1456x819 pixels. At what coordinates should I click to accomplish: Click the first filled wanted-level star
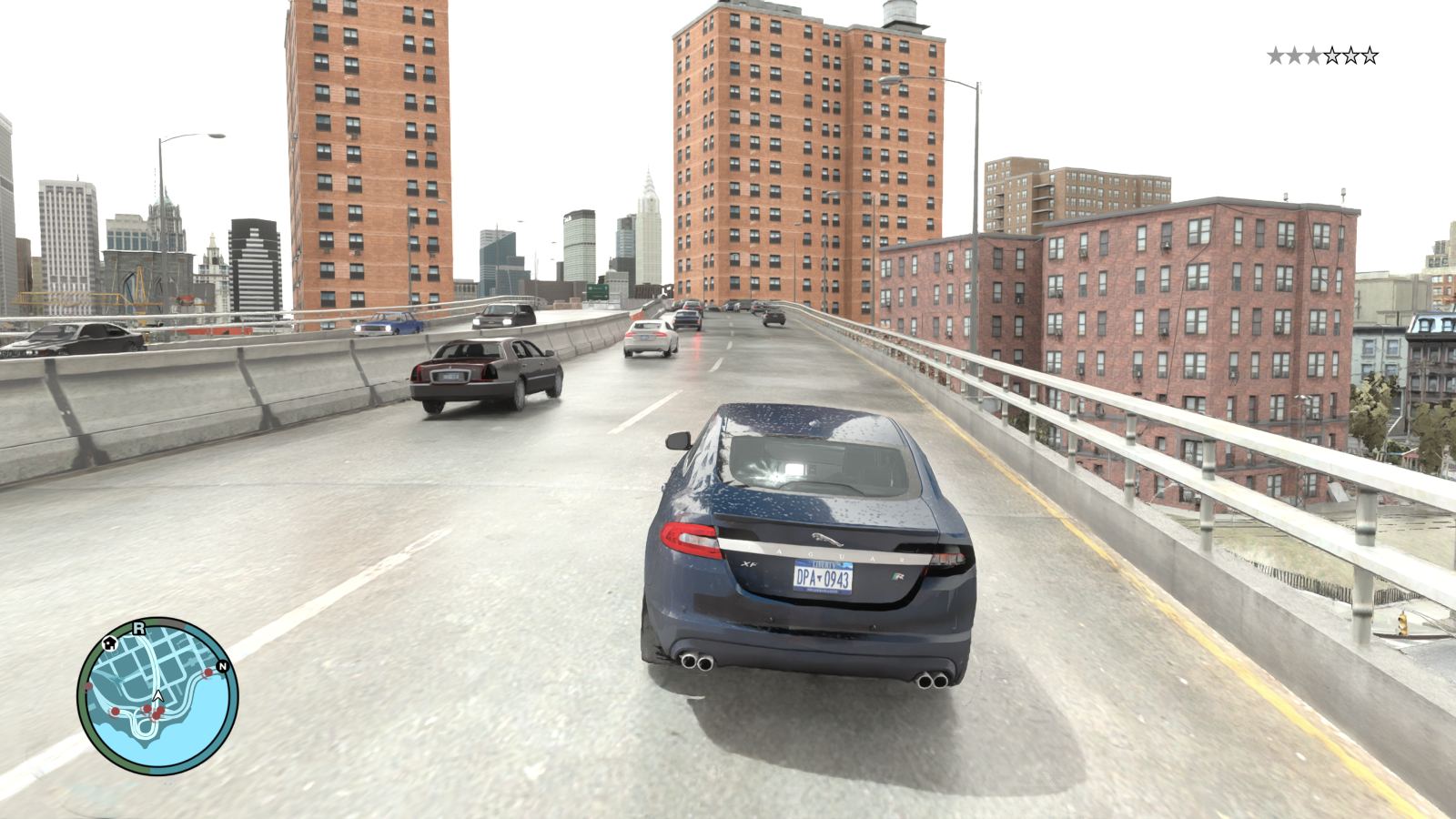click(1276, 56)
